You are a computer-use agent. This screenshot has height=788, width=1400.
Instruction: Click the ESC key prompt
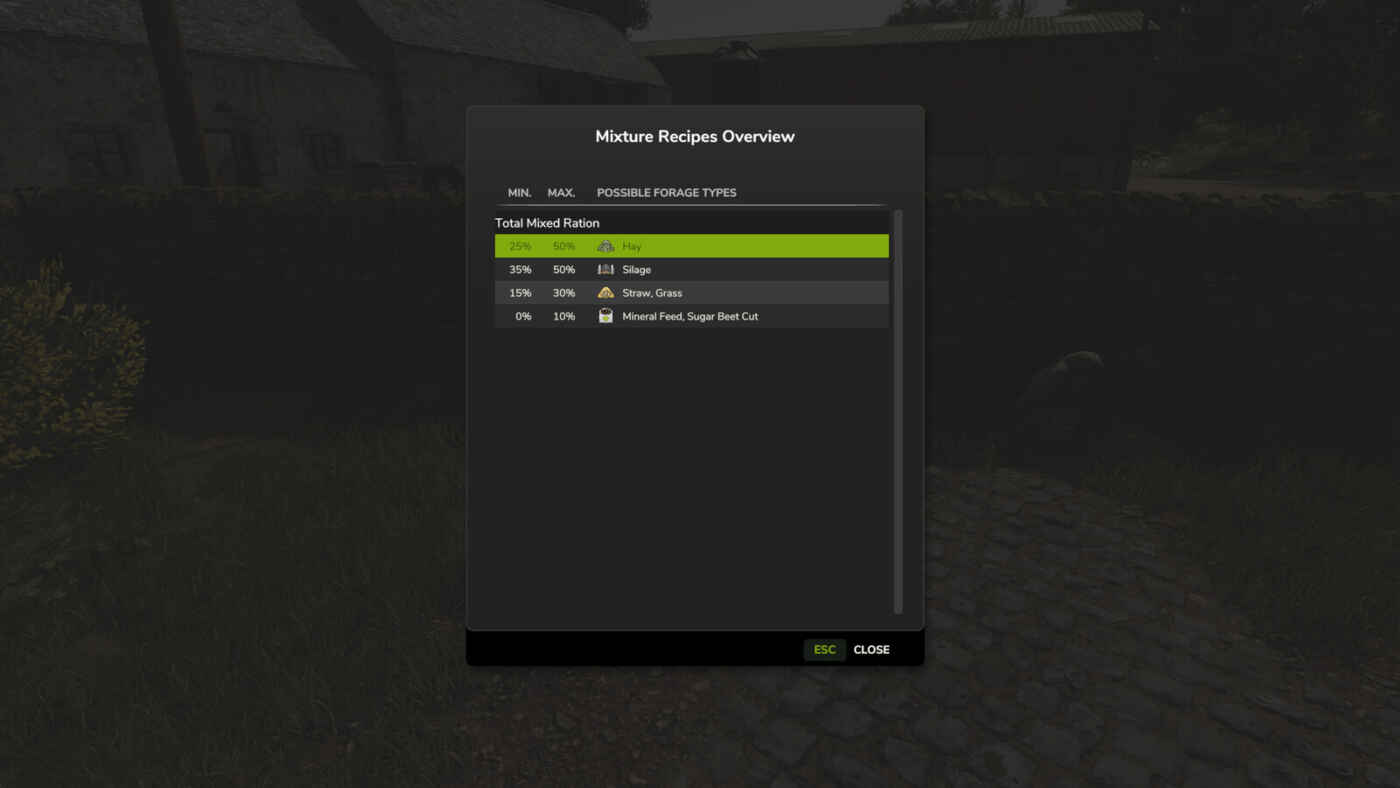(824, 649)
